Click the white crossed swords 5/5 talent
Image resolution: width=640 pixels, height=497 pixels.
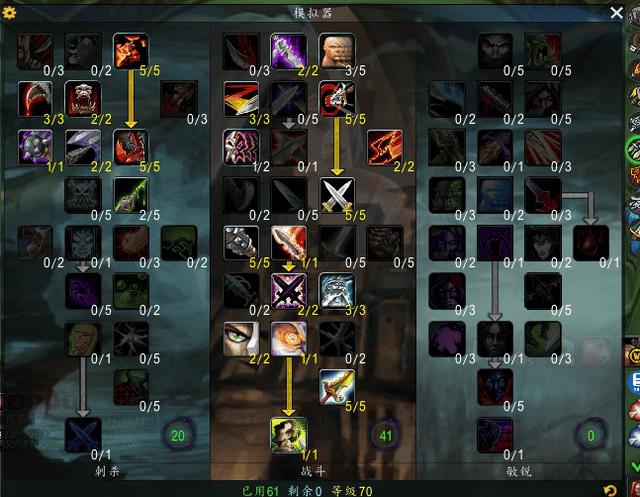336,194
